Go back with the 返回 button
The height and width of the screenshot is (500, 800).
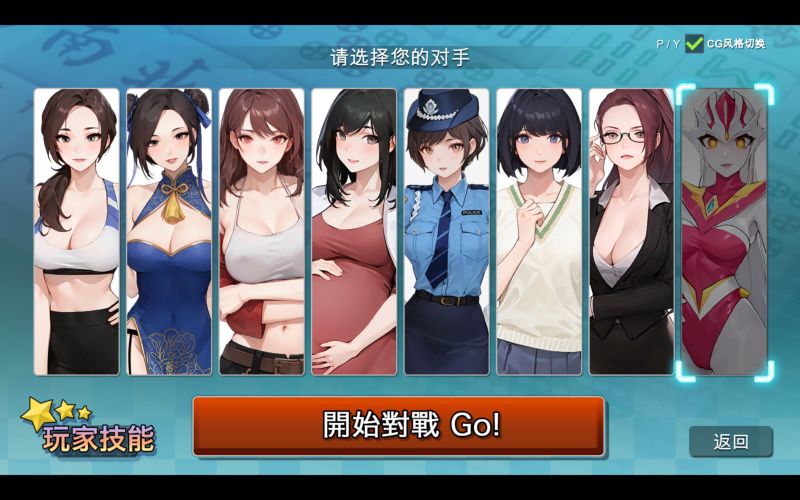(x=731, y=441)
